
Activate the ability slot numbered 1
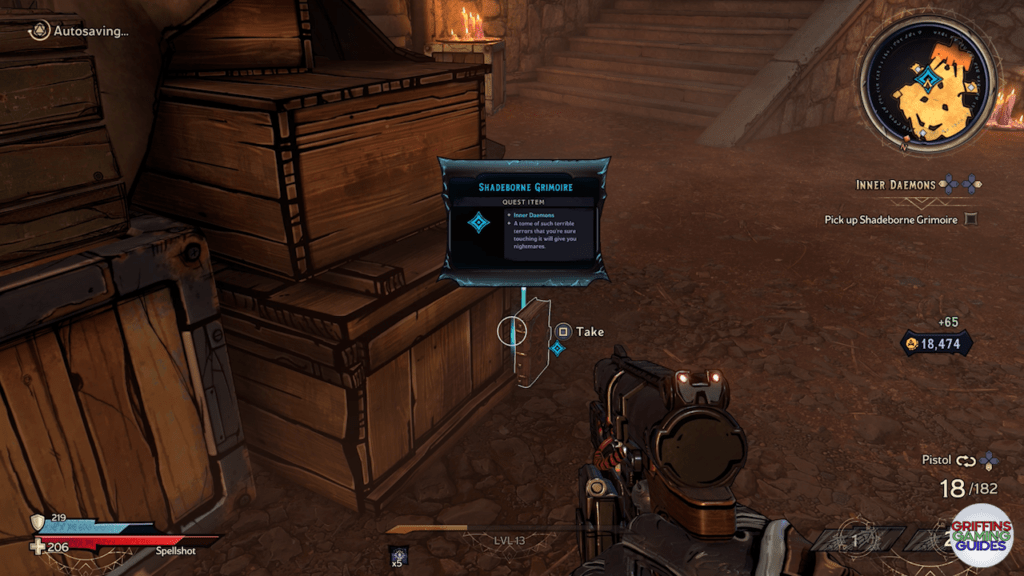(855, 540)
